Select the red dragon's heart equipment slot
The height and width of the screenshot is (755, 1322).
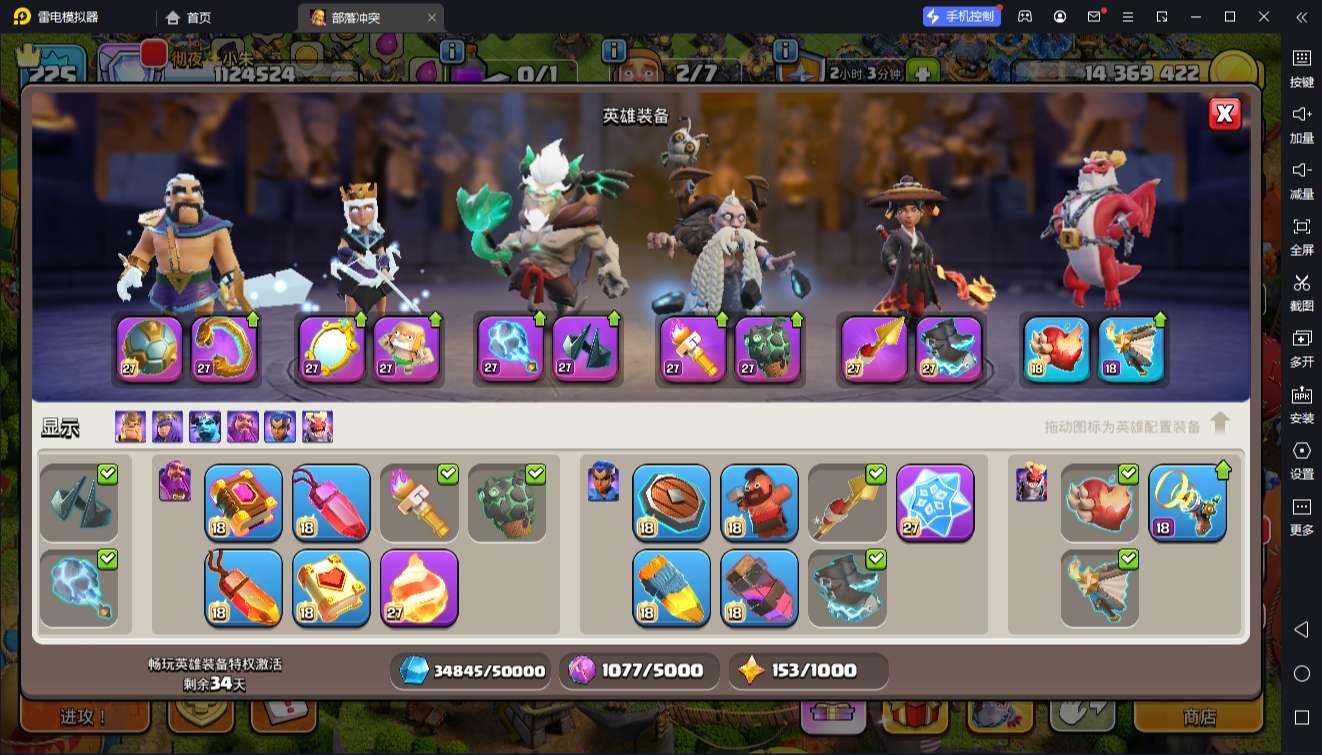click(x=1056, y=349)
